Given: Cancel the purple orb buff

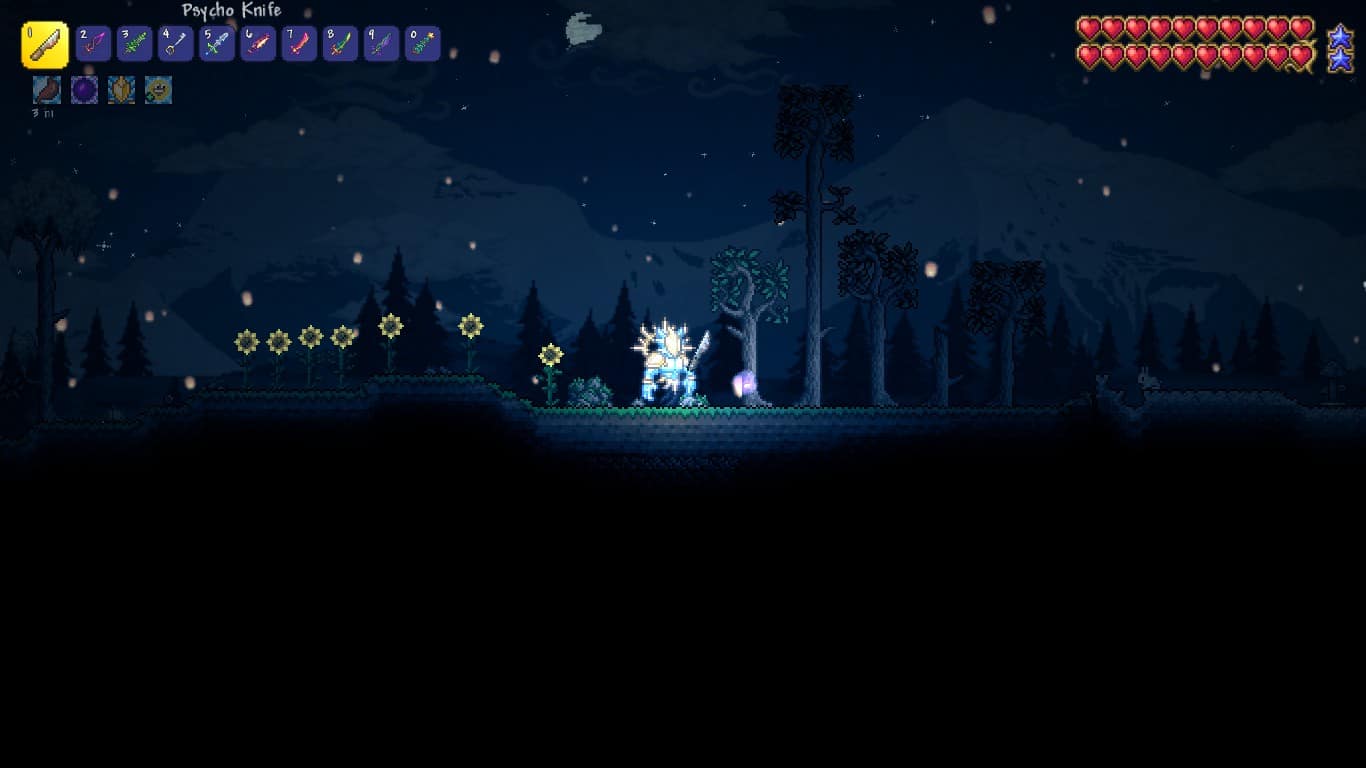Looking at the screenshot, I should pos(83,90).
